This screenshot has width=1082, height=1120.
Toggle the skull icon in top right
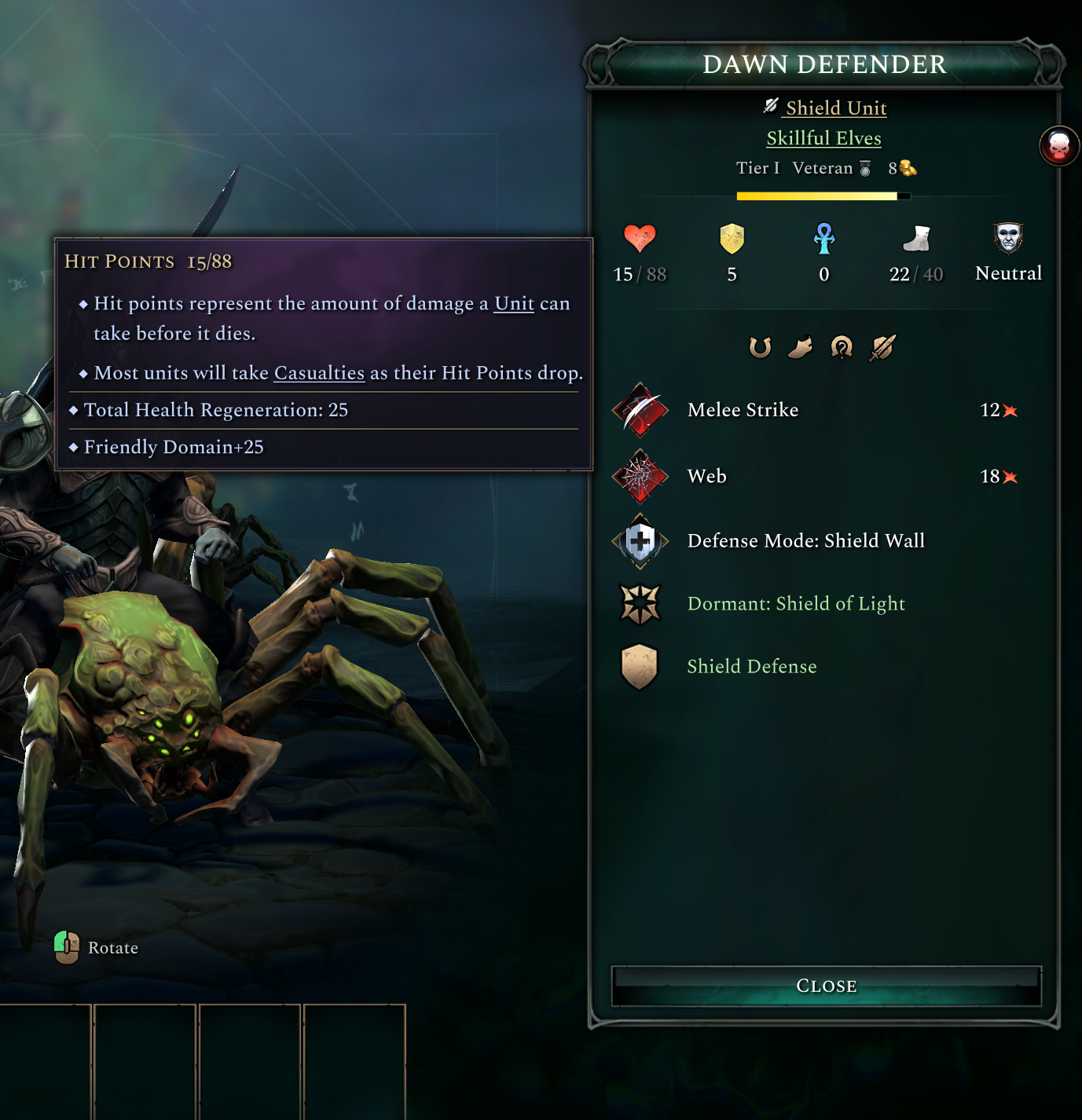click(1059, 147)
